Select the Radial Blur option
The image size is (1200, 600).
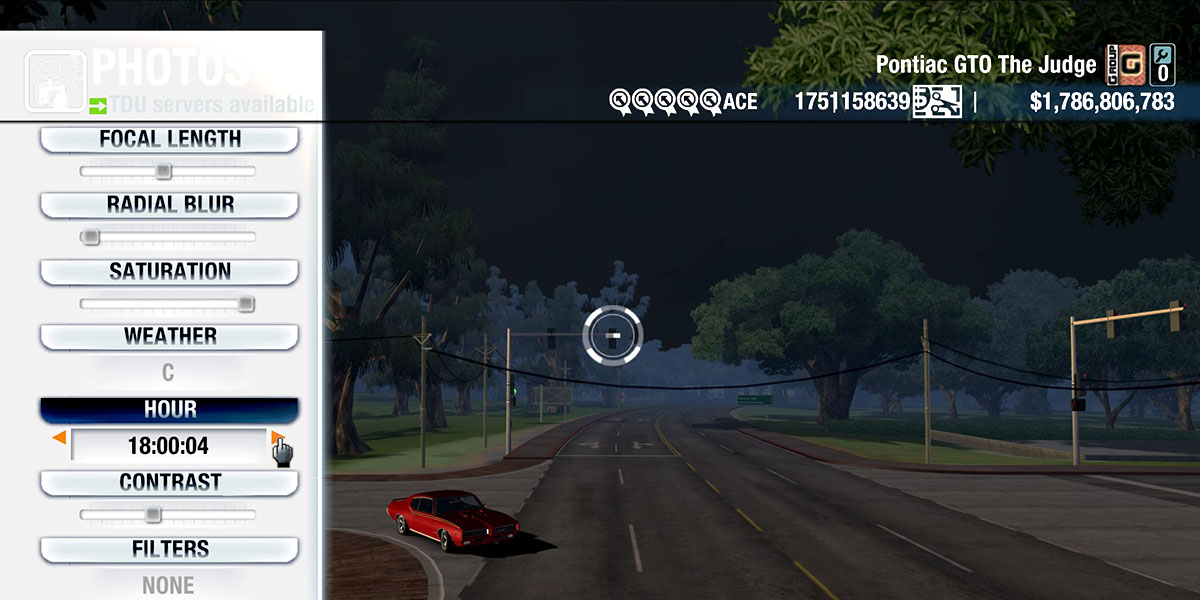[169, 205]
